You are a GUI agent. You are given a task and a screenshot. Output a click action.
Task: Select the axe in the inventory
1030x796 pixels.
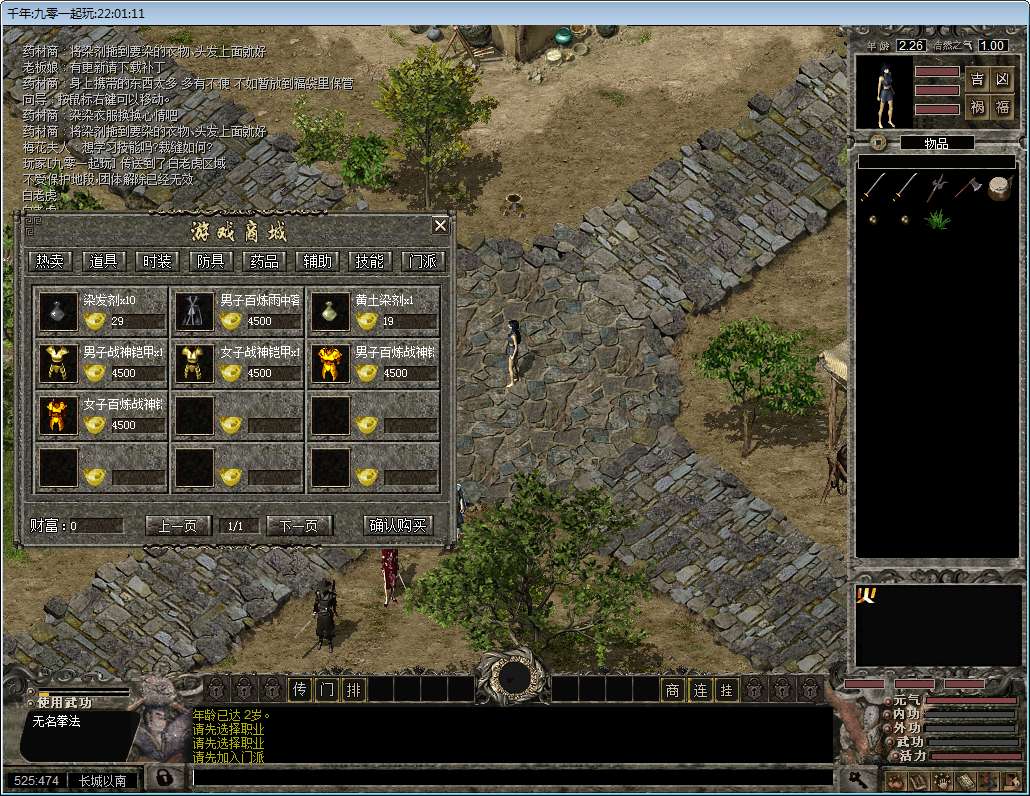coord(968,187)
